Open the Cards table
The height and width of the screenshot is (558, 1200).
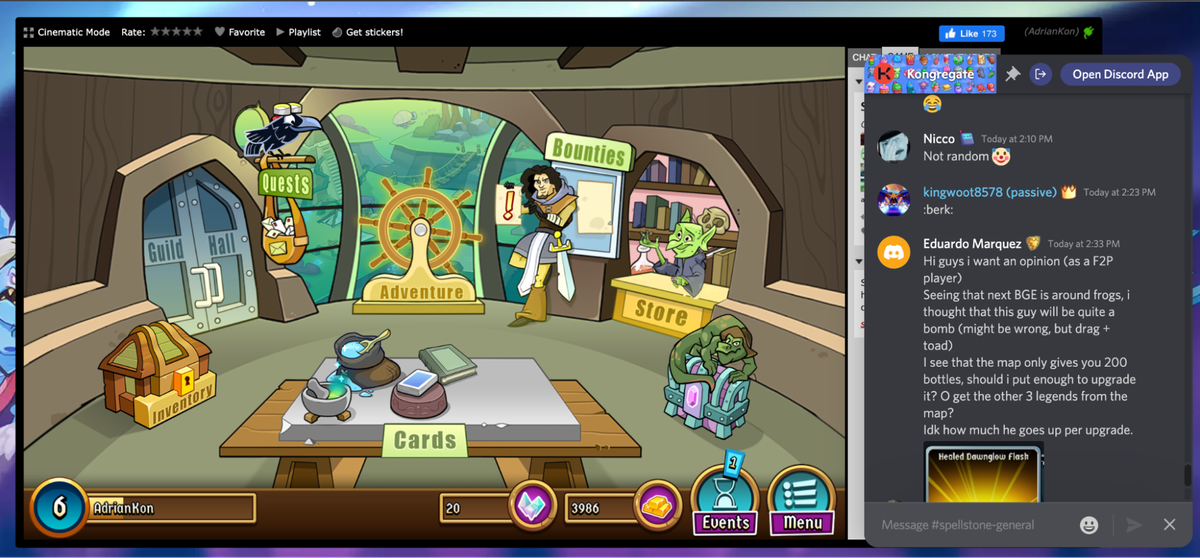tap(425, 439)
